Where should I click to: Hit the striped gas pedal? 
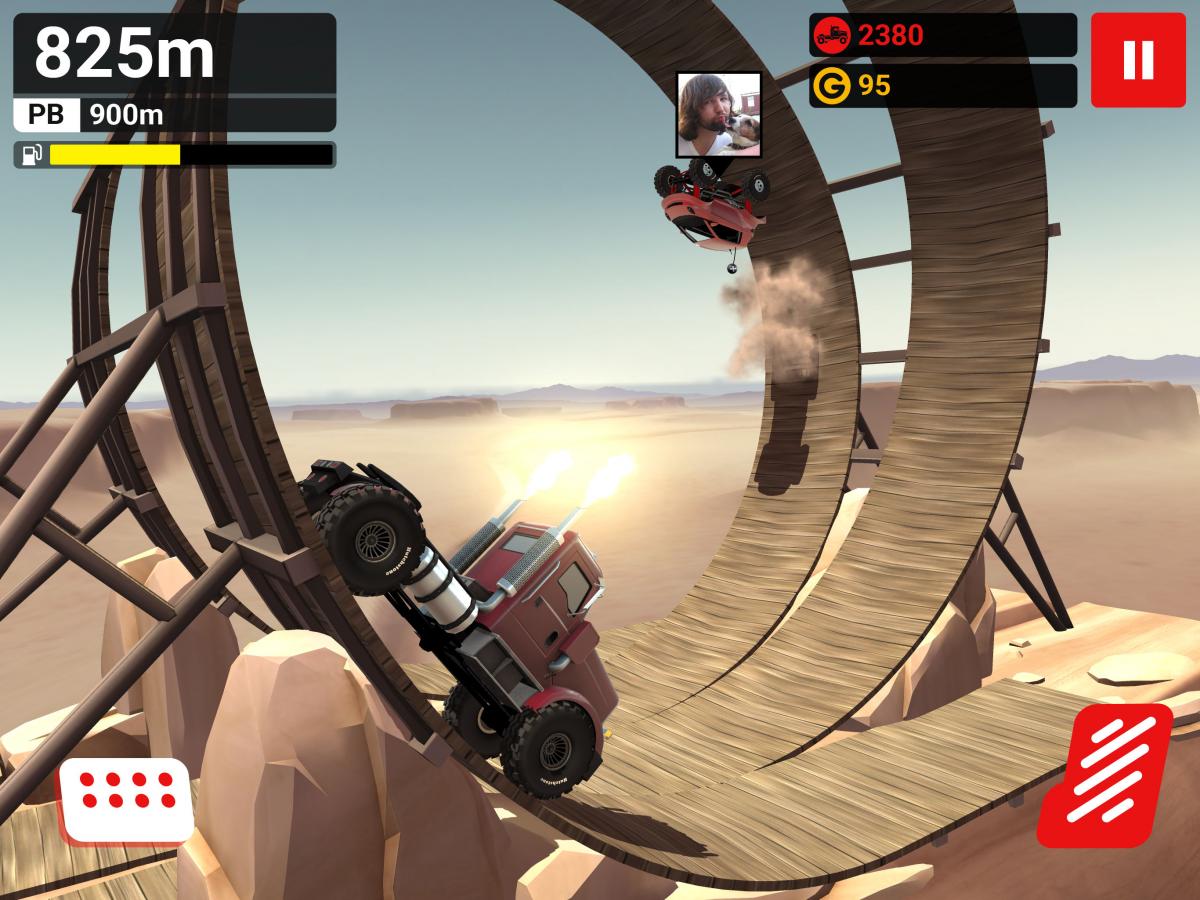(1104, 776)
